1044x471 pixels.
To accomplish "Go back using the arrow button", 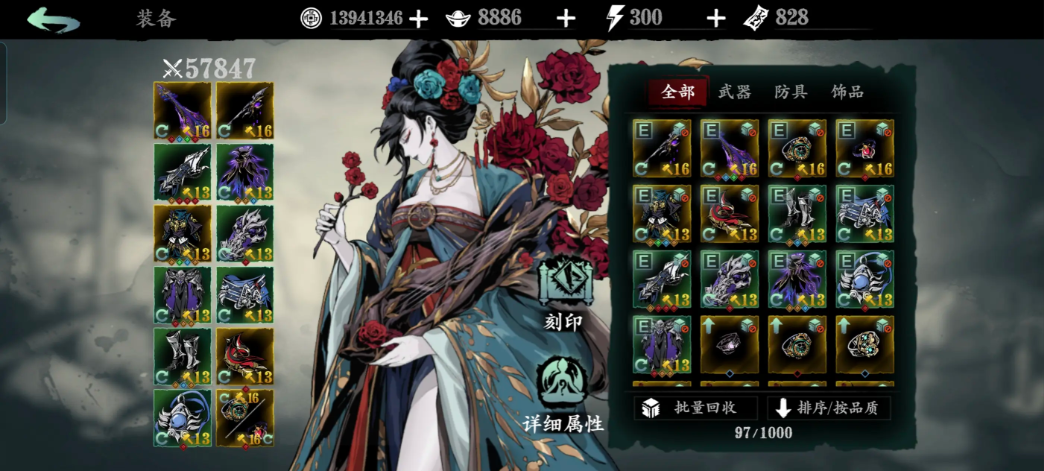I will coord(53,19).
